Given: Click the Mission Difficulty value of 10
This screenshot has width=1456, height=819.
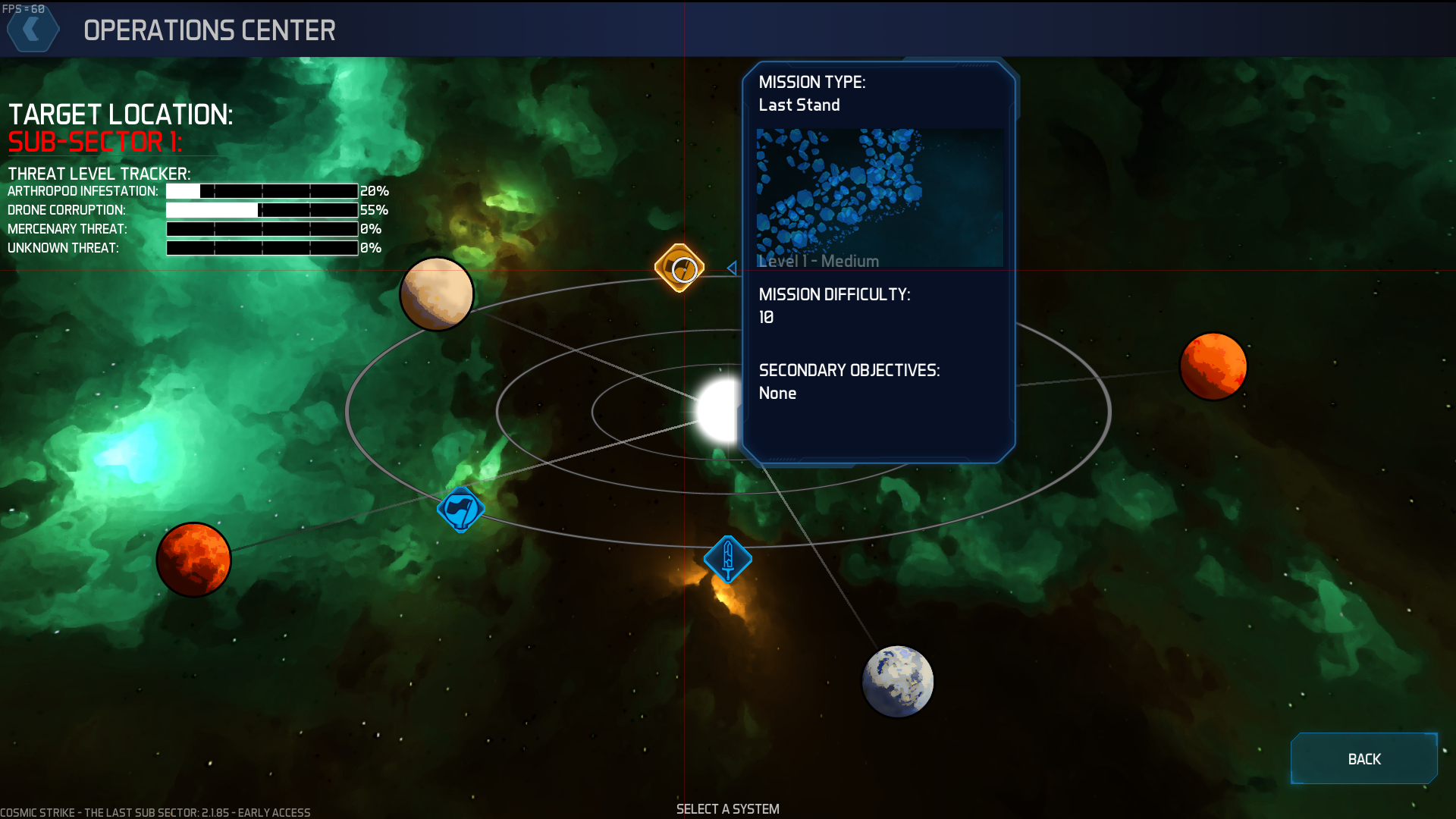Looking at the screenshot, I should tap(766, 317).
